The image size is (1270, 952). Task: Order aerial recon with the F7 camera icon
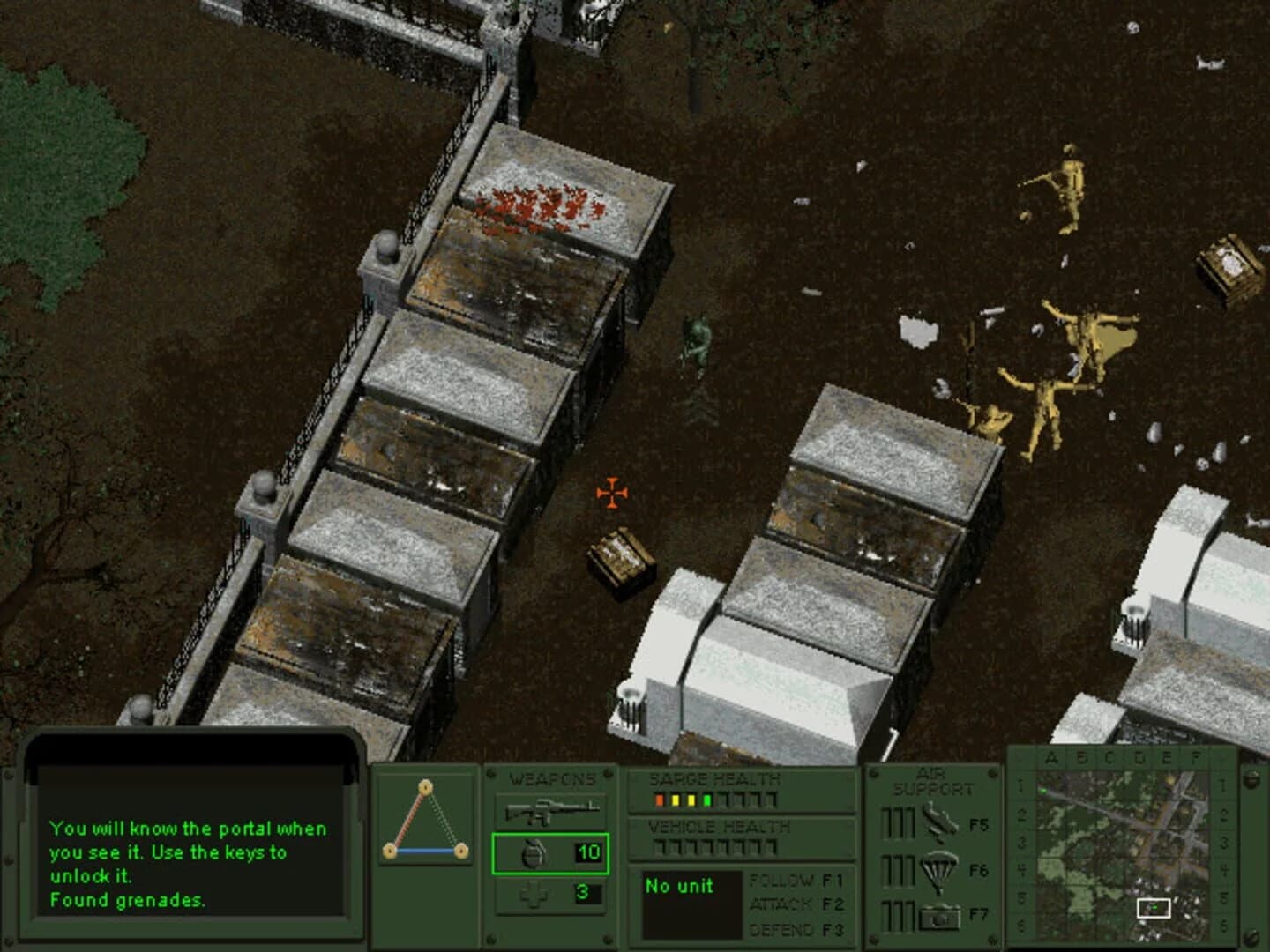tap(942, 917)
